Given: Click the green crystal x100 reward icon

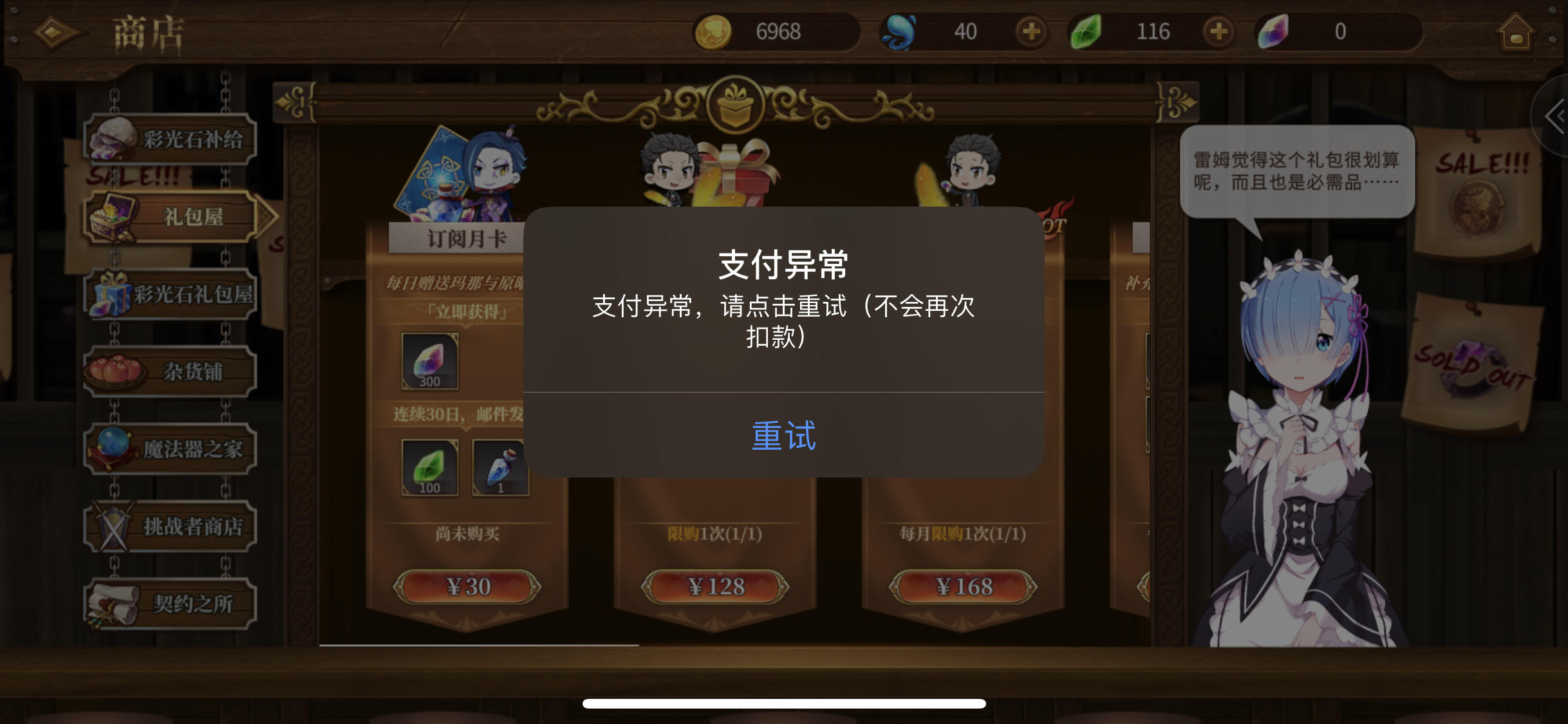Looking at the screenshot, I should pyautogui.click(x=430, y=467).
